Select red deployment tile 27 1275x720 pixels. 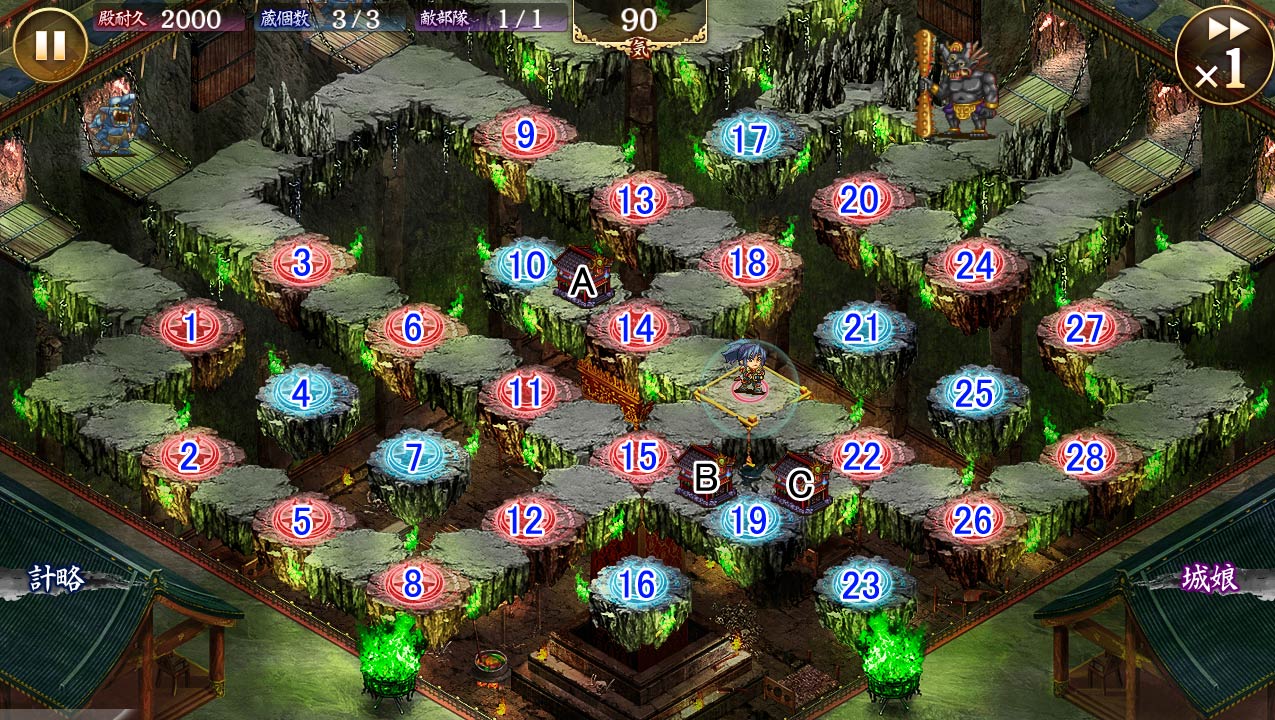tap(1085, 328)
